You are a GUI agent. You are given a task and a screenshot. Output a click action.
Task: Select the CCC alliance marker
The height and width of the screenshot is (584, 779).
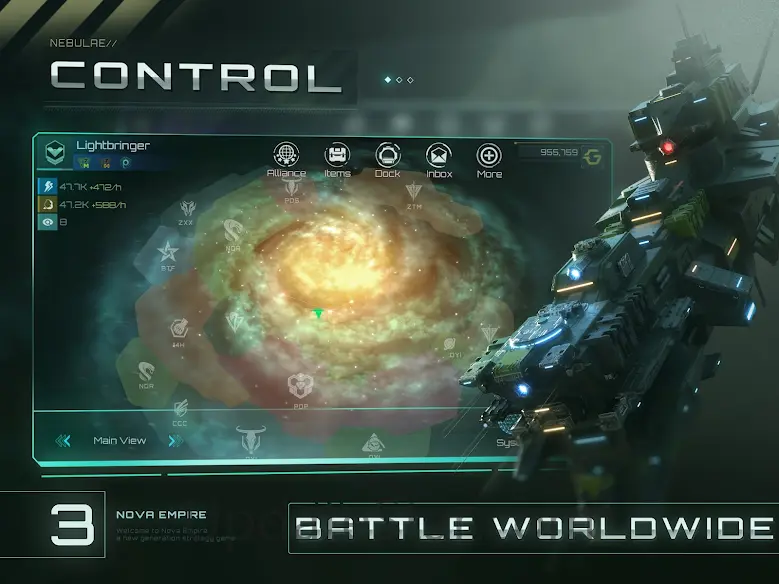coord(180,409)
